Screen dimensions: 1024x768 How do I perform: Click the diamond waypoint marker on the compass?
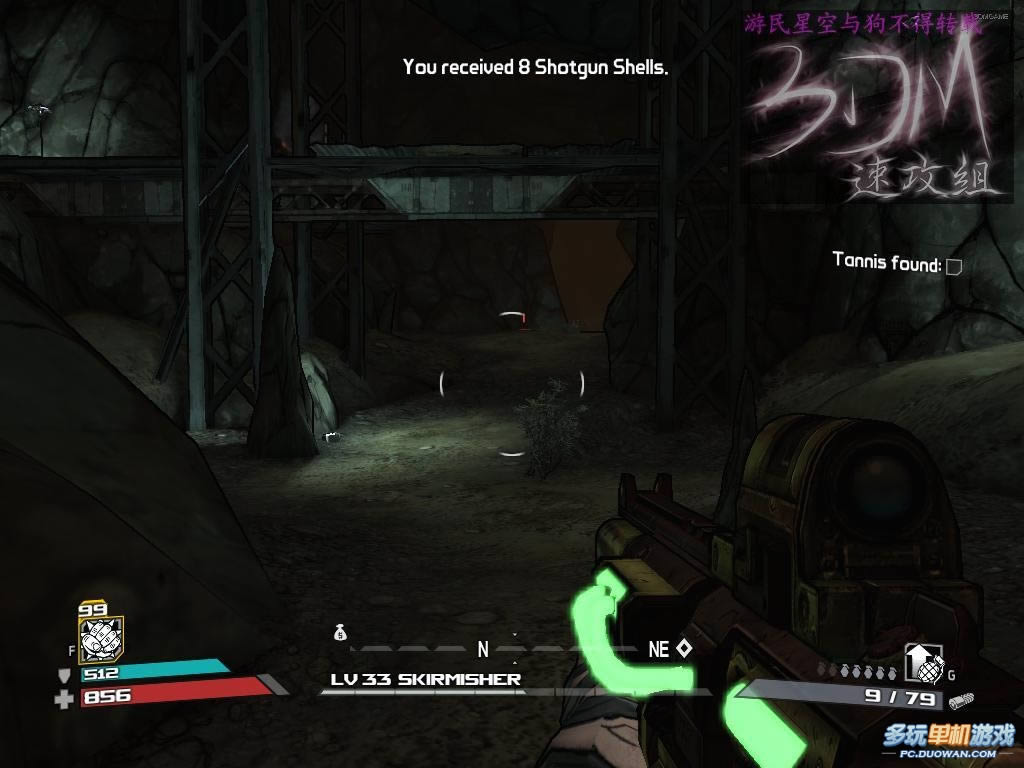coord(684,648)
